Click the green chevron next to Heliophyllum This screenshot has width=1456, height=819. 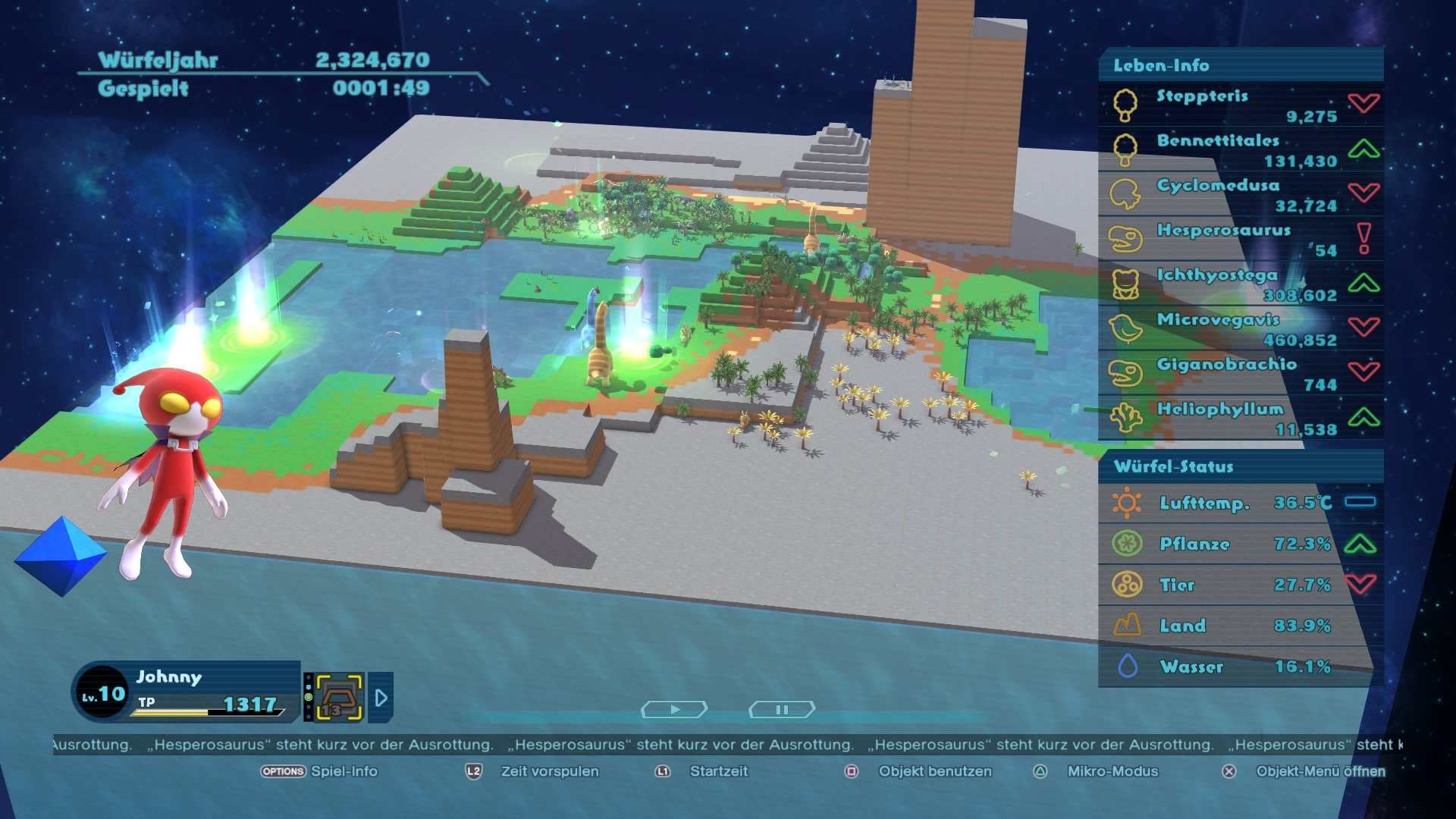(1367, 416)
